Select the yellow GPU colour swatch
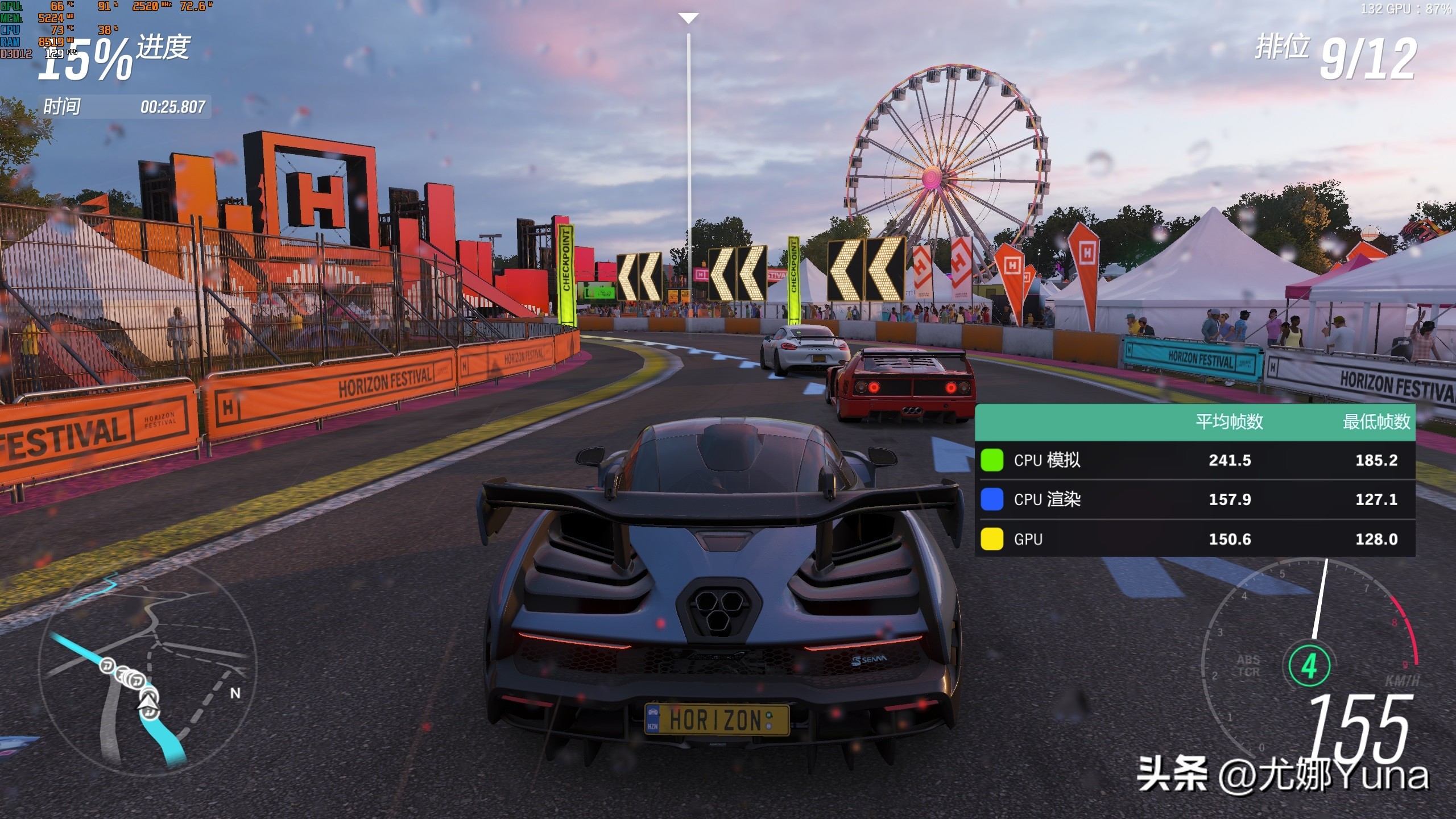The width and height of the screenshot is (1456, 819). click(992, 539)
